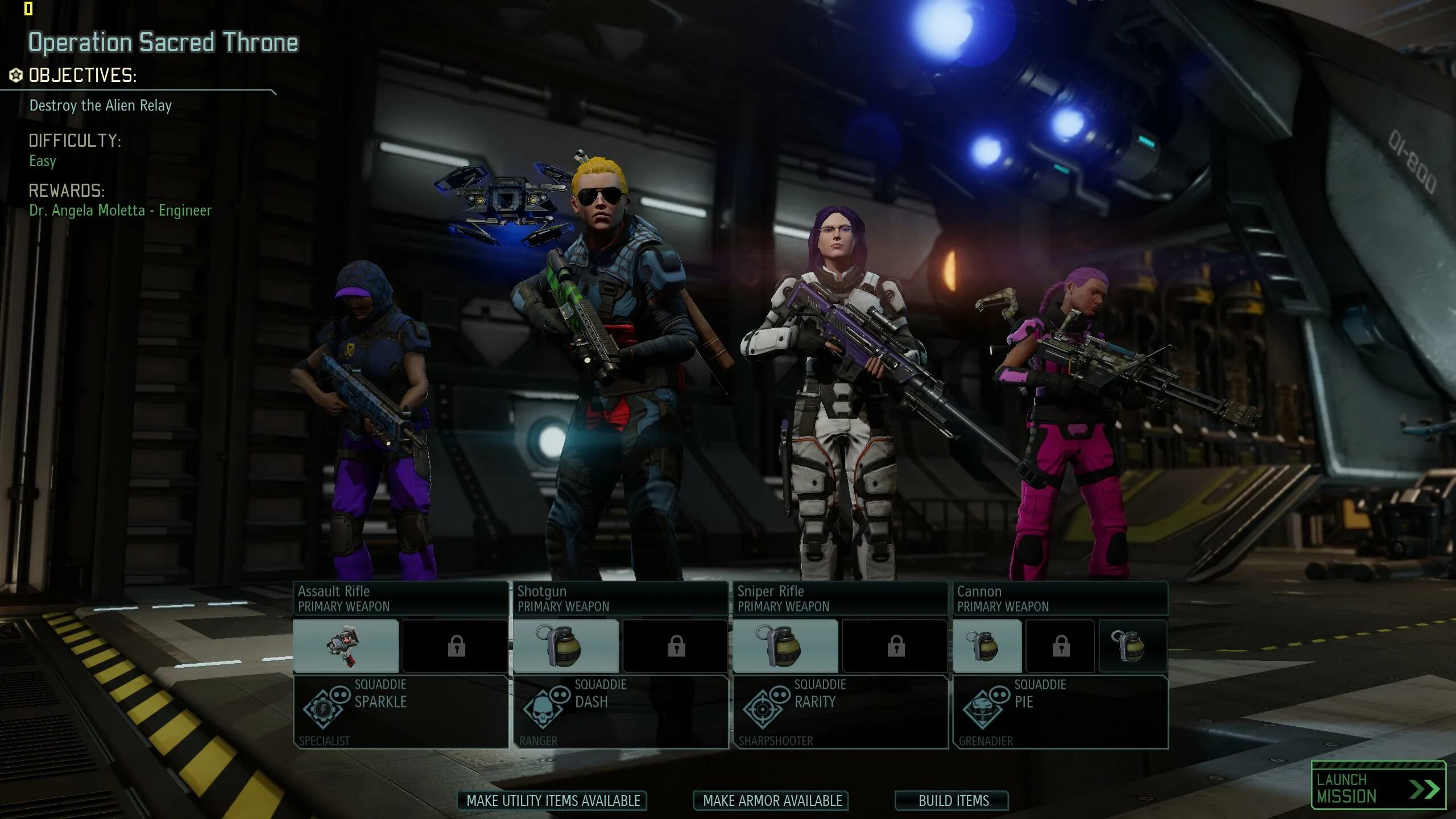
Task: Change Dash's Shotgun primary weapon
Action: [x=620, y=598]
